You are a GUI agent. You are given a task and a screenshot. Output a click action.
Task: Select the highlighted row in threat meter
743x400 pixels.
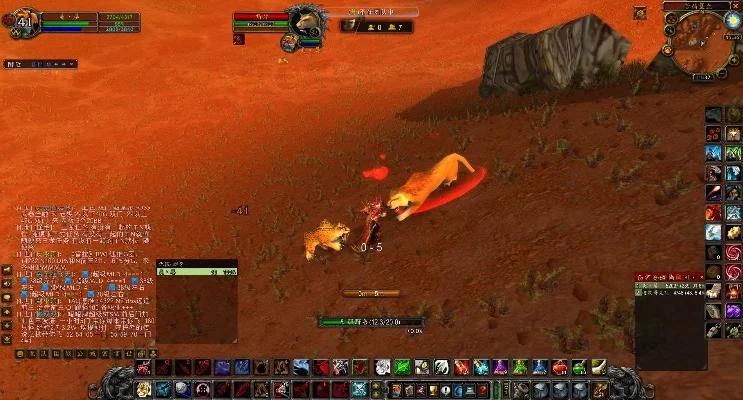[197, 270]
